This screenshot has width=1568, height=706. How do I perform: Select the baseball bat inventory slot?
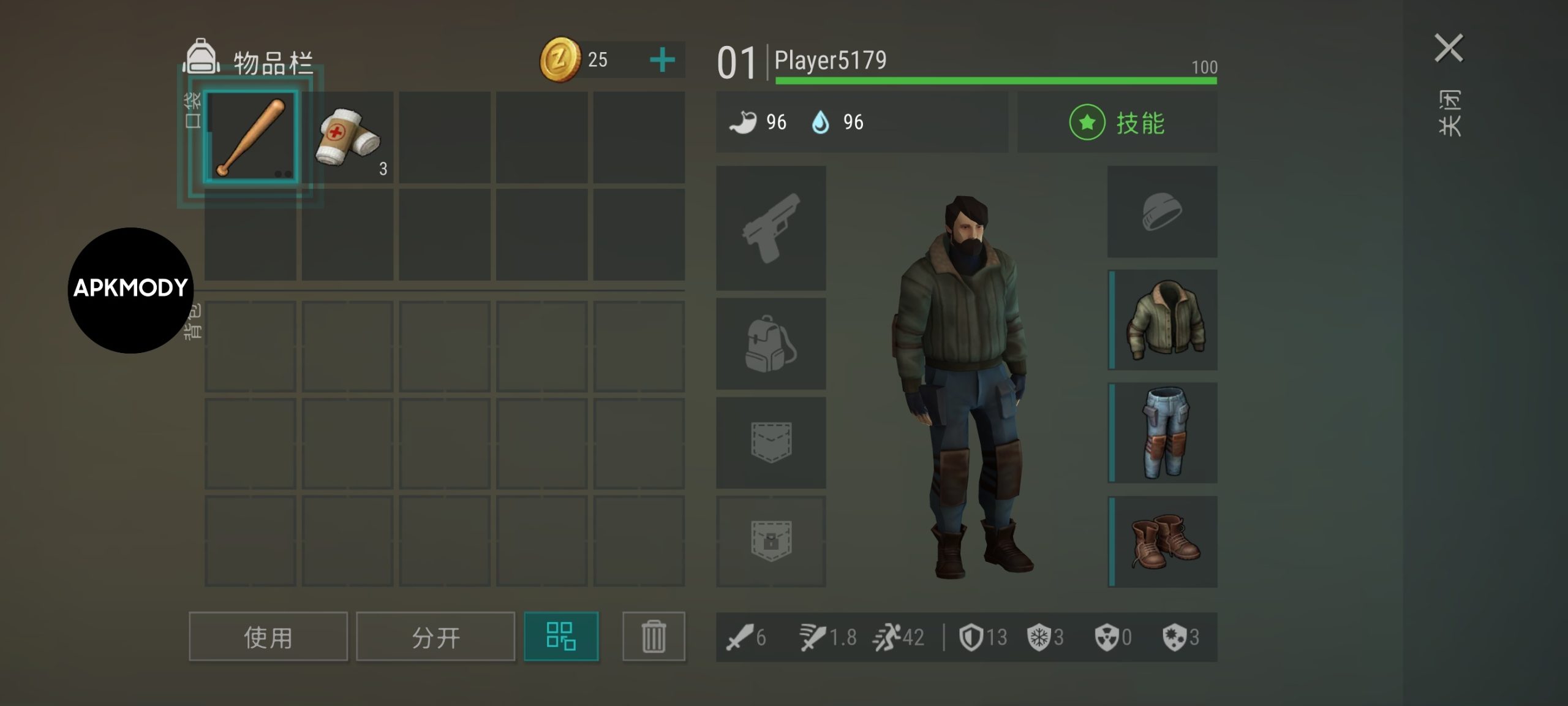pos(251,137)
